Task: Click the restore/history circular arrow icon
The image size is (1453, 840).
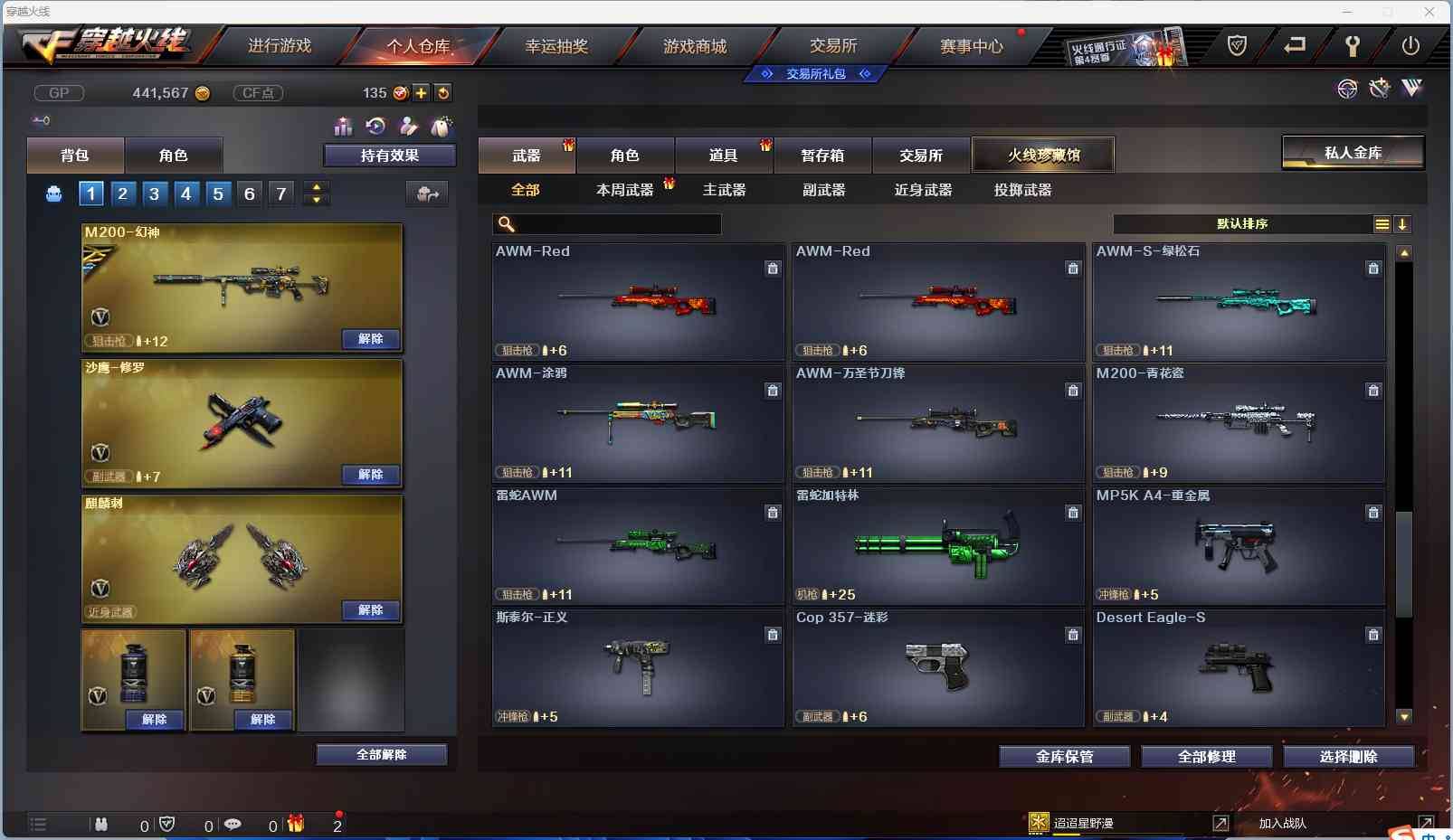Action: pyautogui.click(x=376, y=127)
